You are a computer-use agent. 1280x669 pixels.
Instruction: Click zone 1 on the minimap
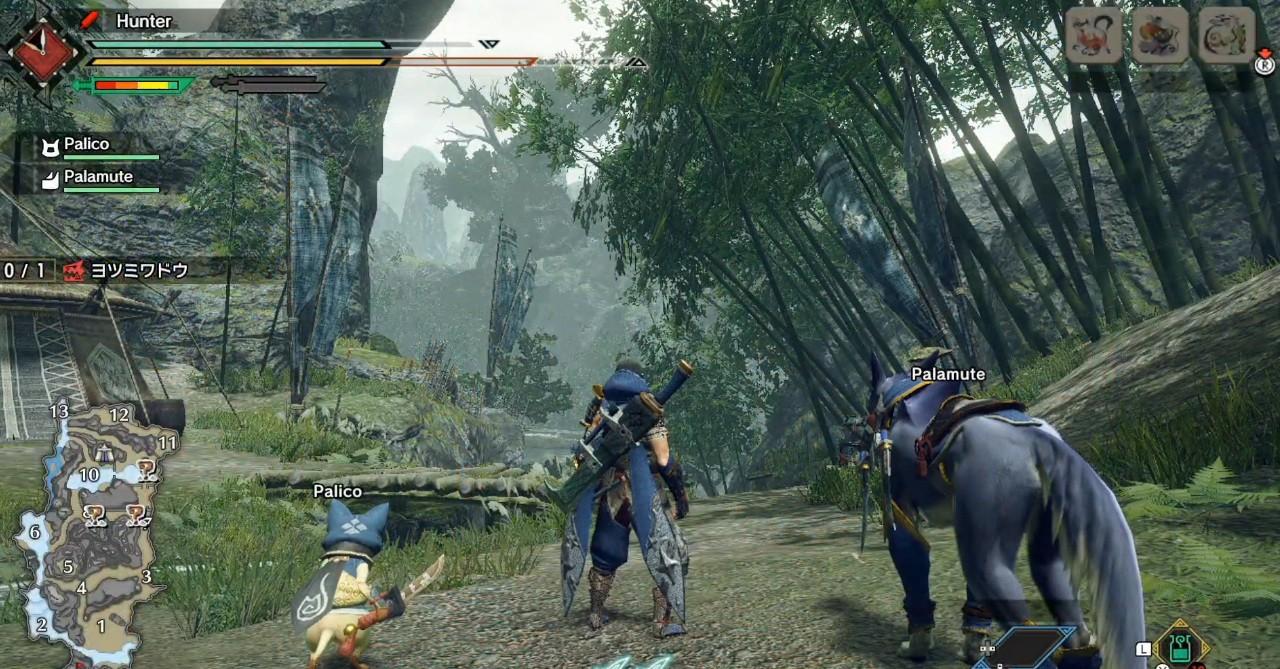point(100,625)
